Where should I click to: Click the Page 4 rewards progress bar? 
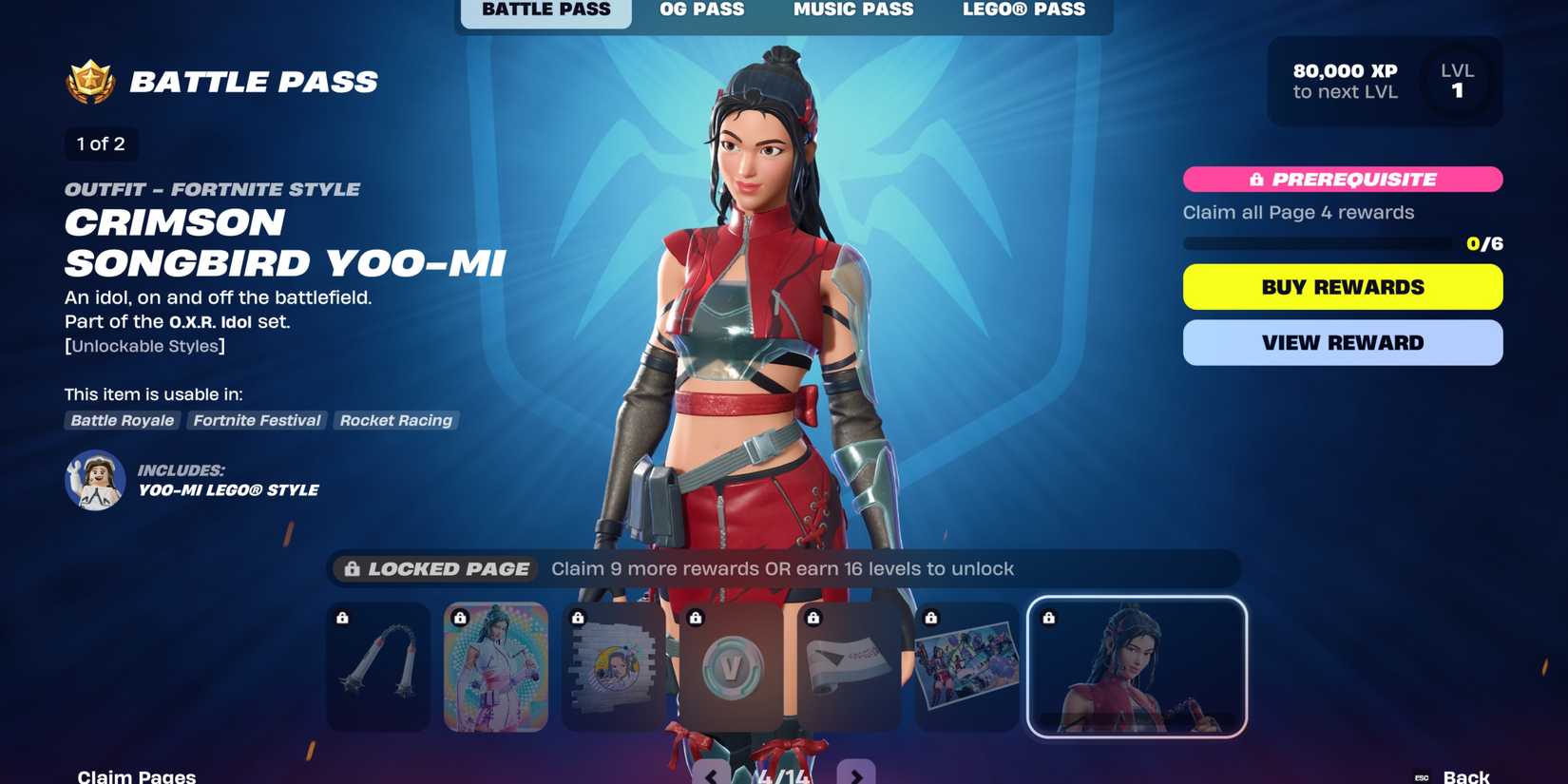coord(1321,243)
